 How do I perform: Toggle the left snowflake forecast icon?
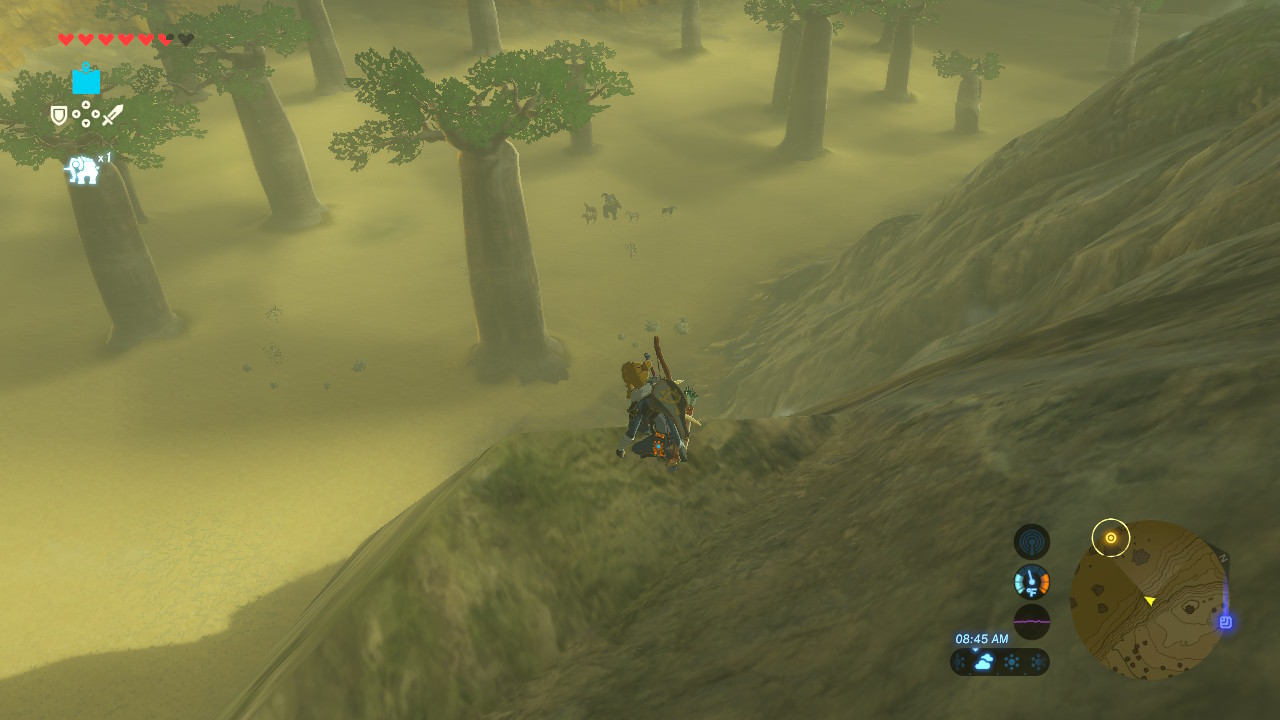[x=1011, y=662]
